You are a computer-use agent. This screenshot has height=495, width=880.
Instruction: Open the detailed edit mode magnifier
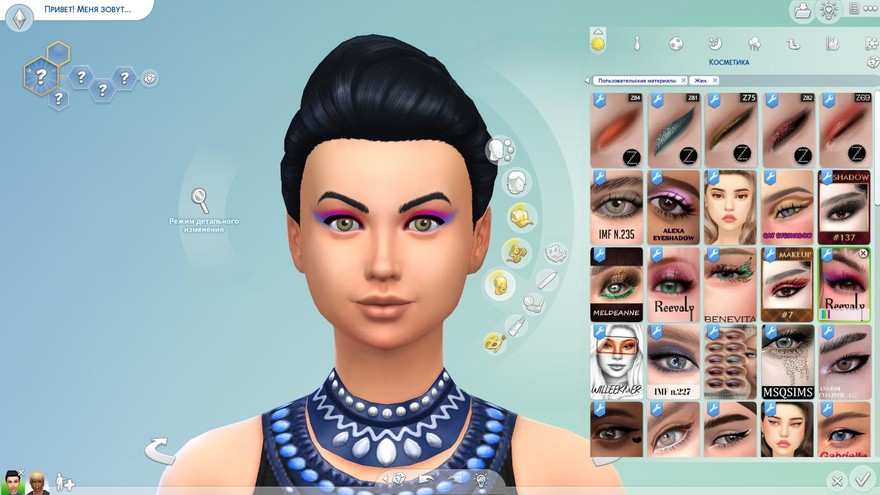(200, 198)
